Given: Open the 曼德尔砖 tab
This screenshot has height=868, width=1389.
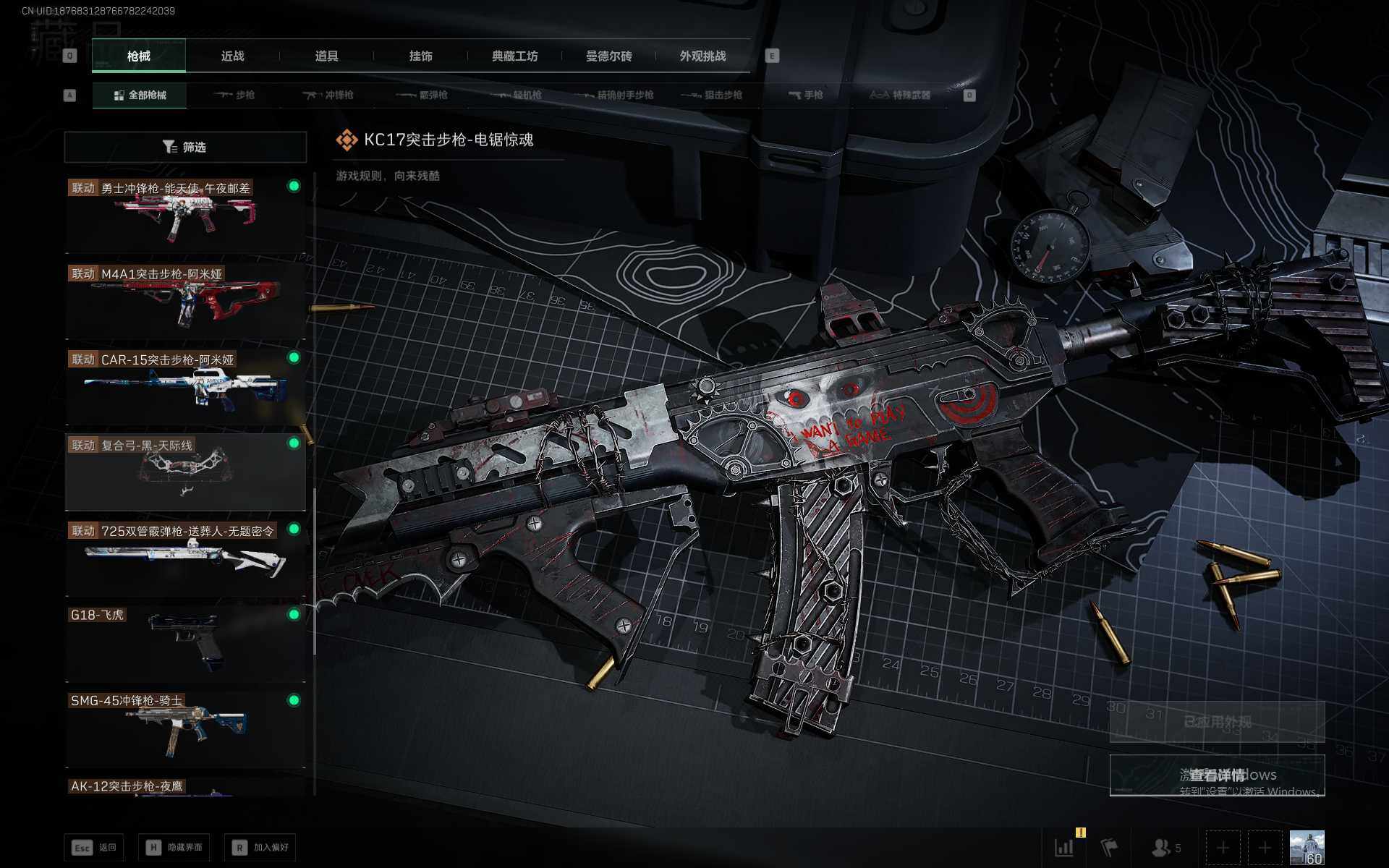Looking at the screenshot, I should click(608, 56).
